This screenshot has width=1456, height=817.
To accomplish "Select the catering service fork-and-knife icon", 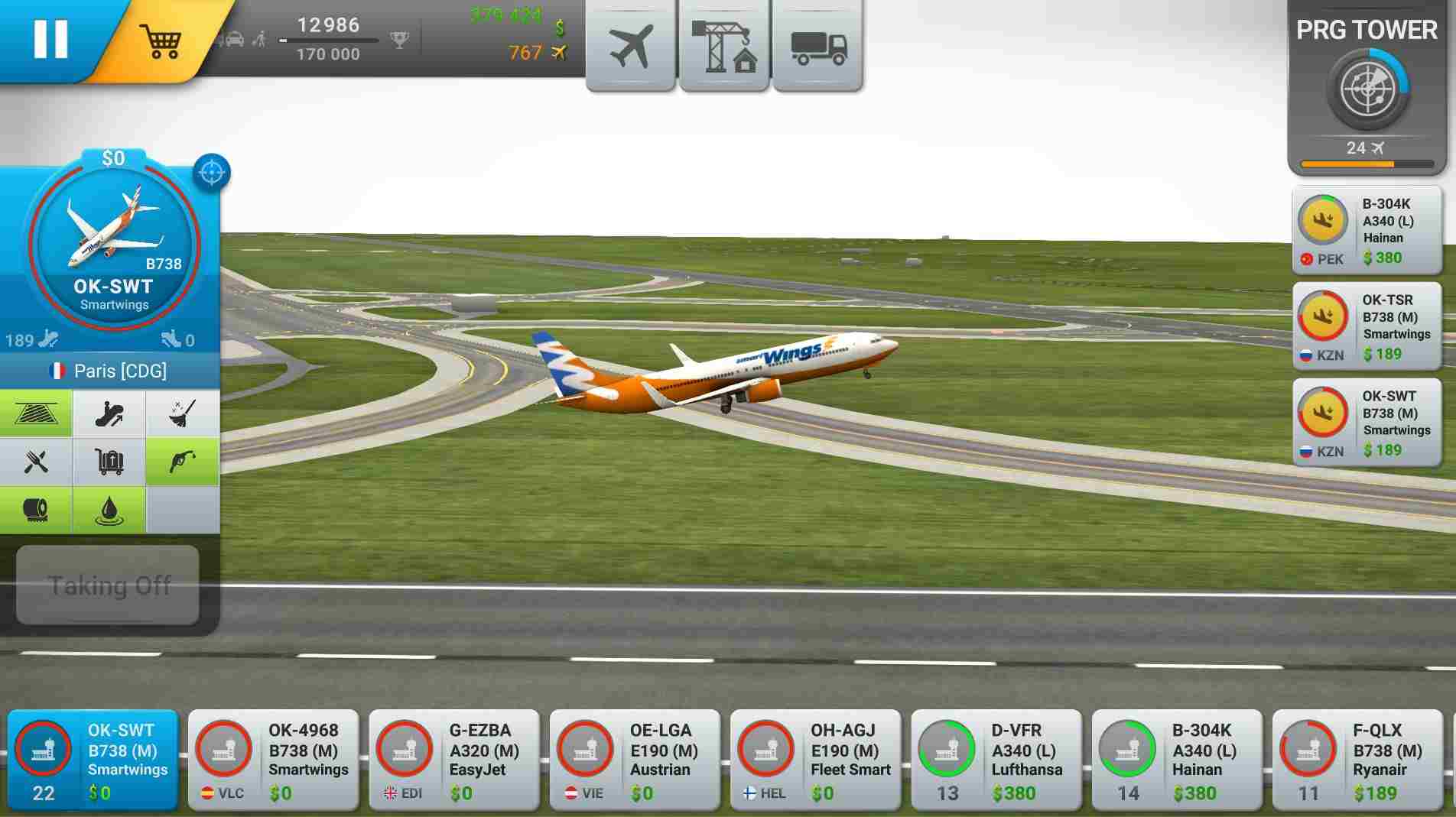I will [37, 462].
